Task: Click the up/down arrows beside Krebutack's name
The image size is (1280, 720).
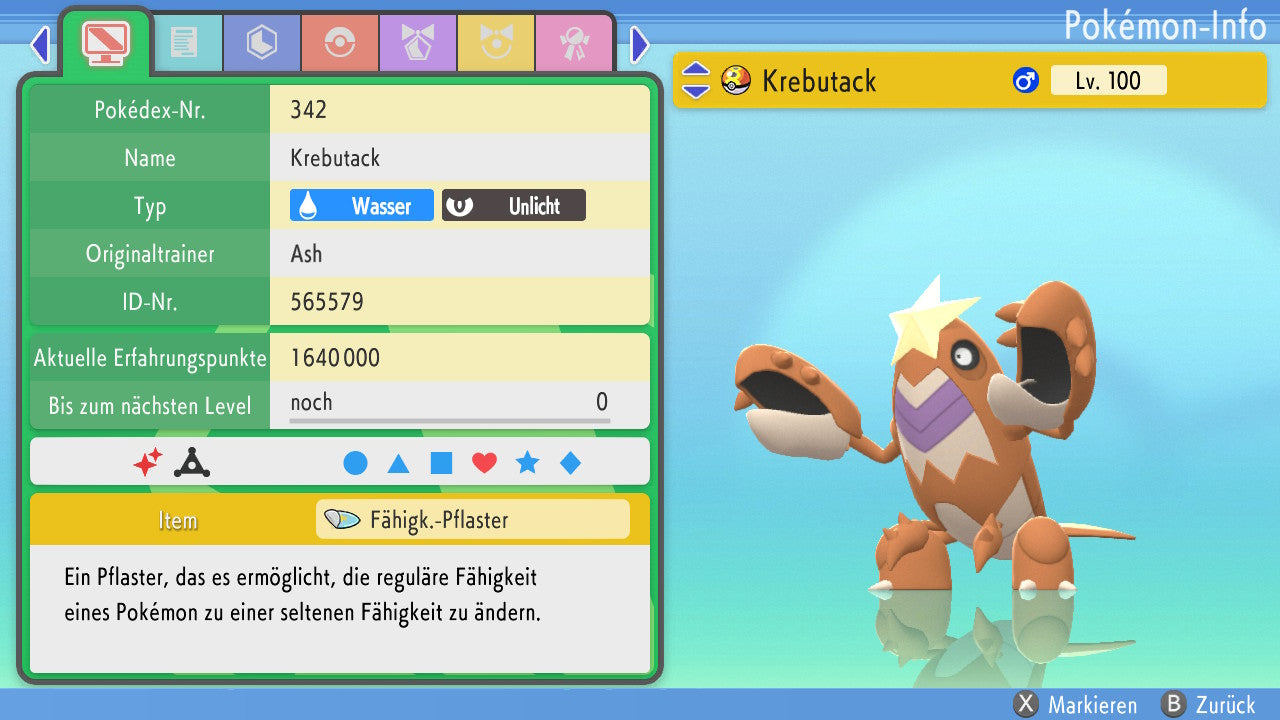Action: coord(696,81)
